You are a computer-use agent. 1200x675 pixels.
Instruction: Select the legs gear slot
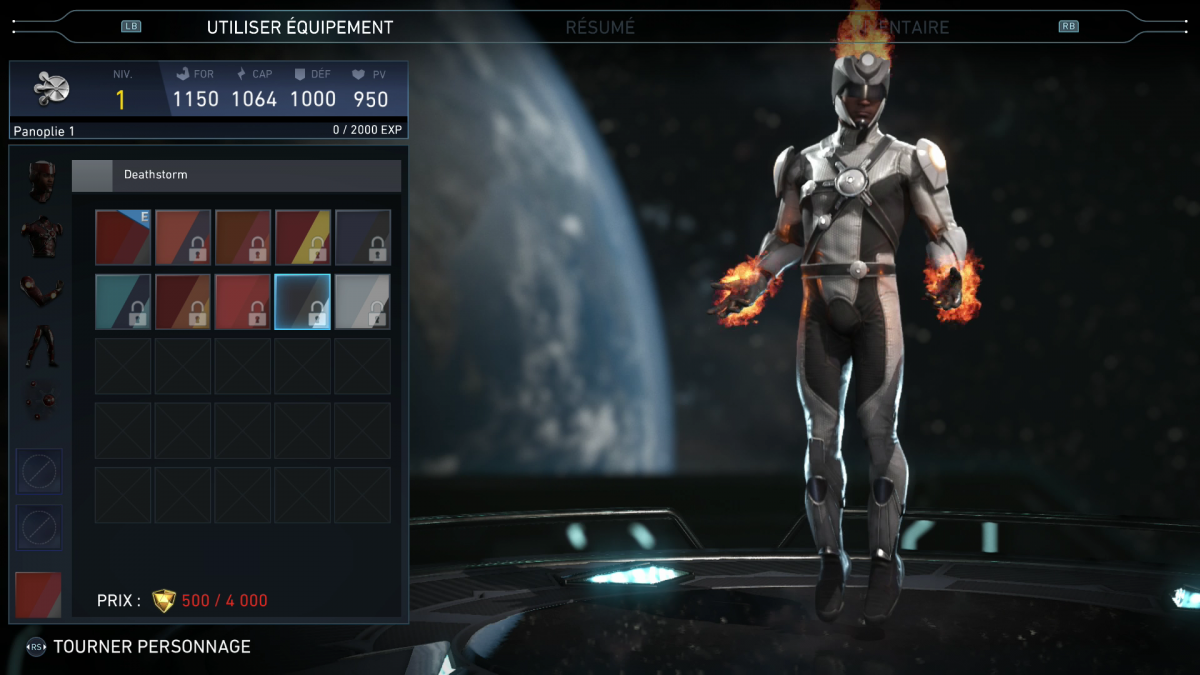(42, 346)
